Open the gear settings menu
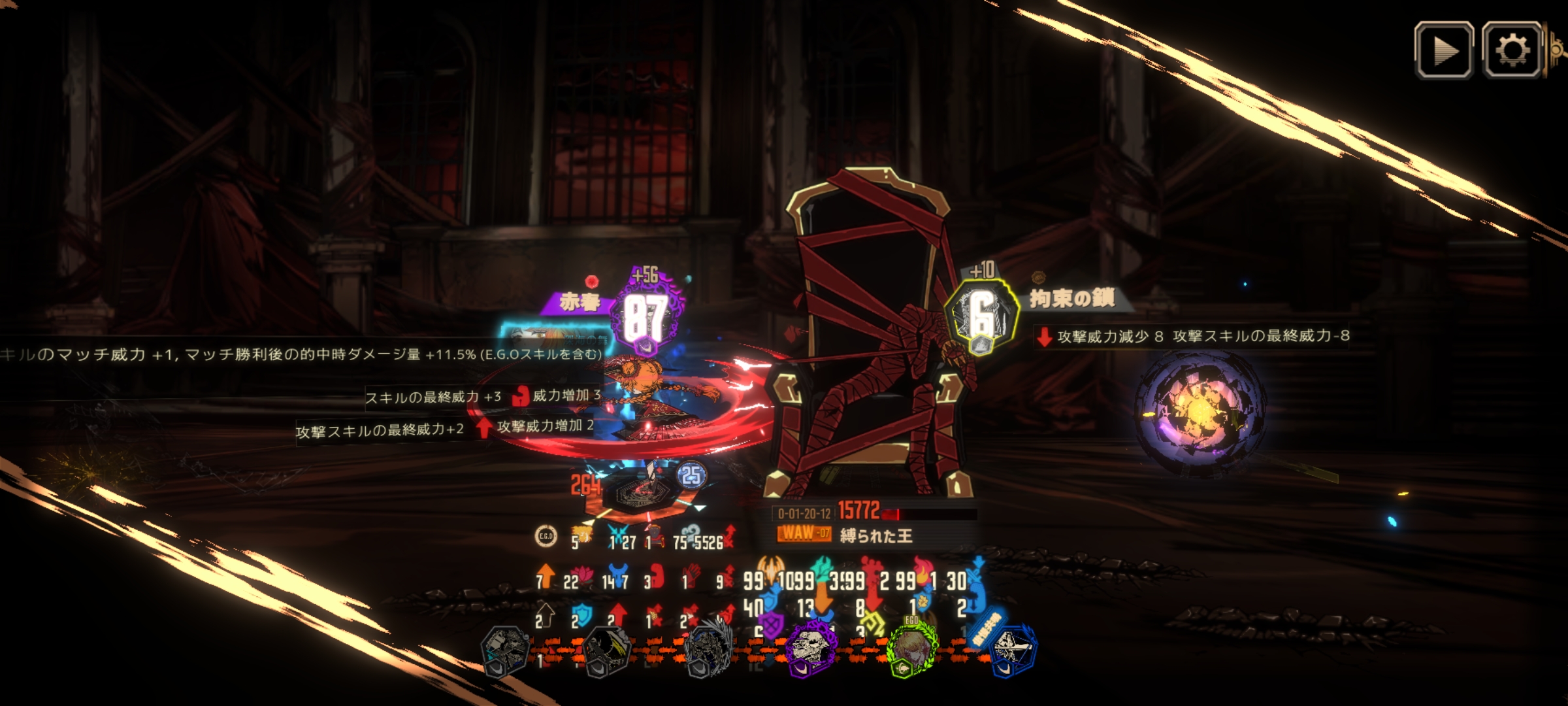This screenshot has height=706, width=1568. click(1512, 50)
